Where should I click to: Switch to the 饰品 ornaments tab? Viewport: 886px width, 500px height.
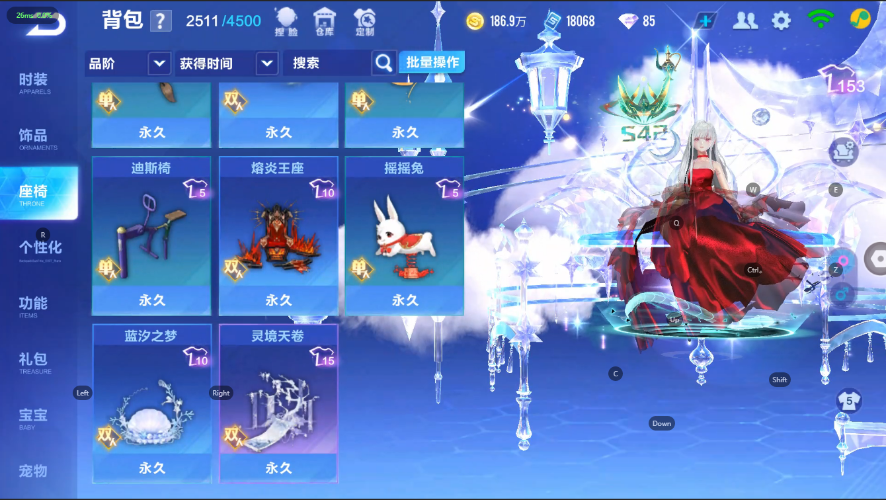click(x=34, y=138)
